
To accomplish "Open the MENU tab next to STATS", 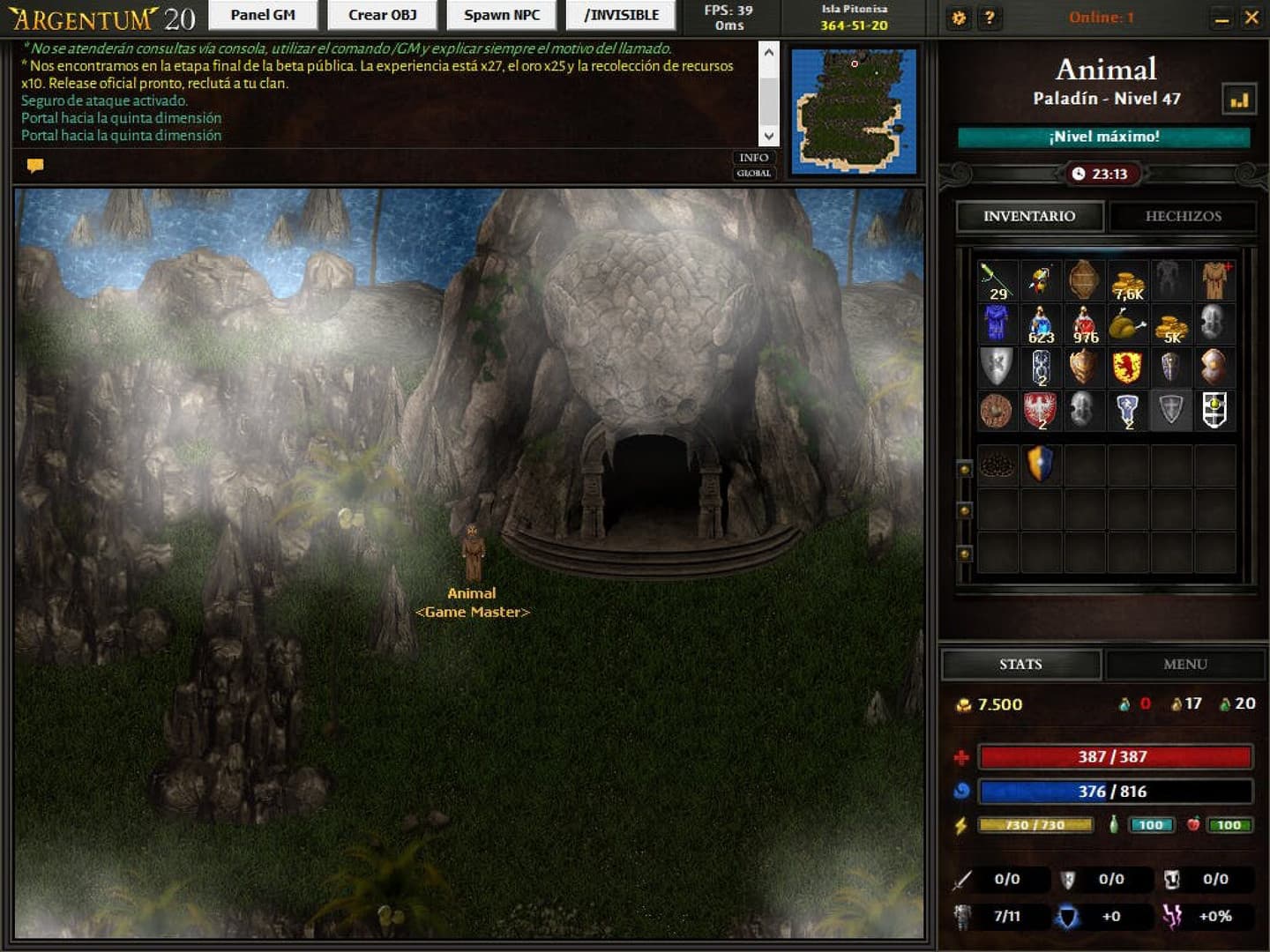I will pyautogui.click(x=1184, y=664).
